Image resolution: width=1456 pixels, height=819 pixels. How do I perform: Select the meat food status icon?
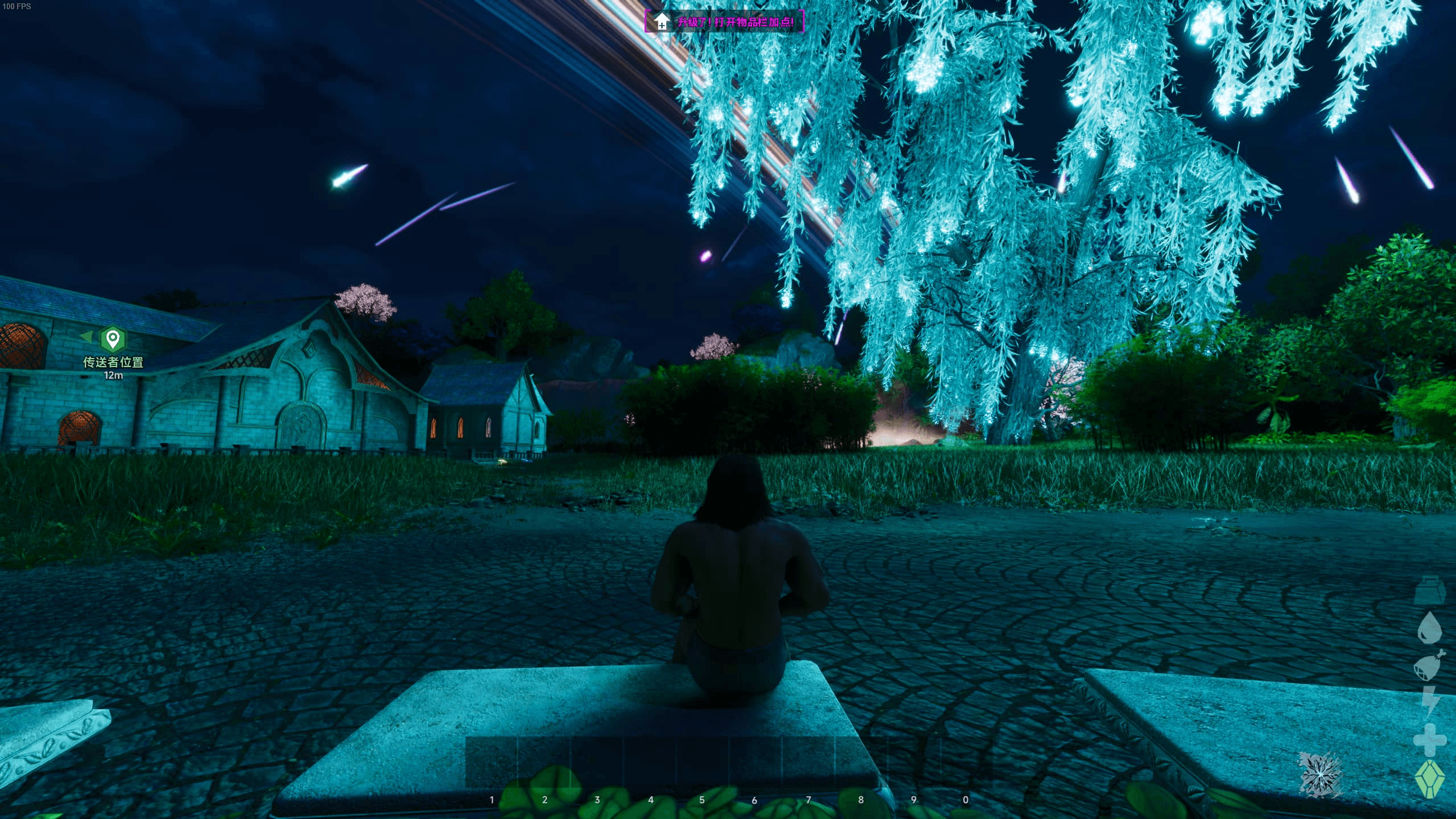tap(1429, 665)
